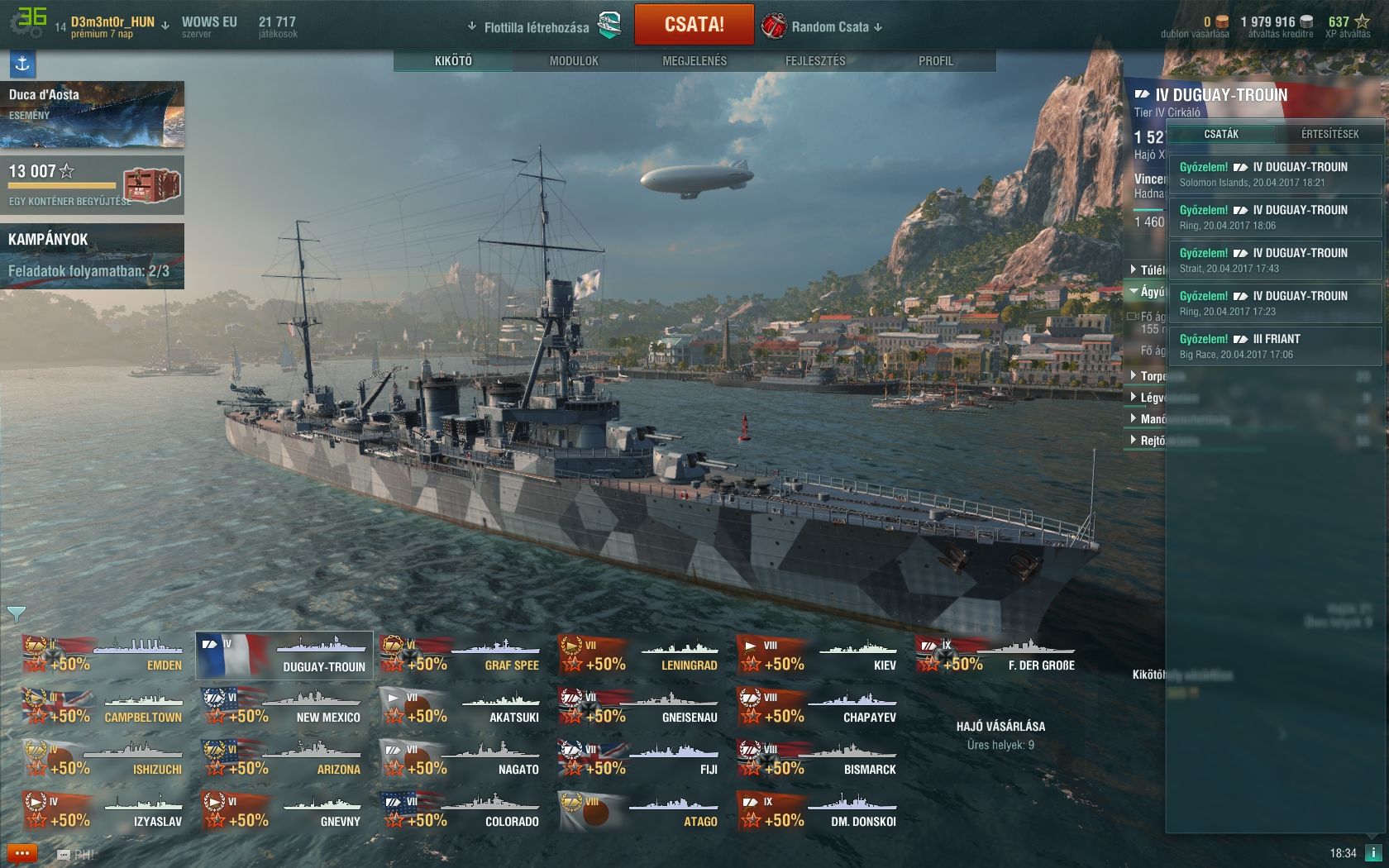Start battle with the CSATA! button
The height and width of the screenshot is (868, 1389).
point(694,25)
